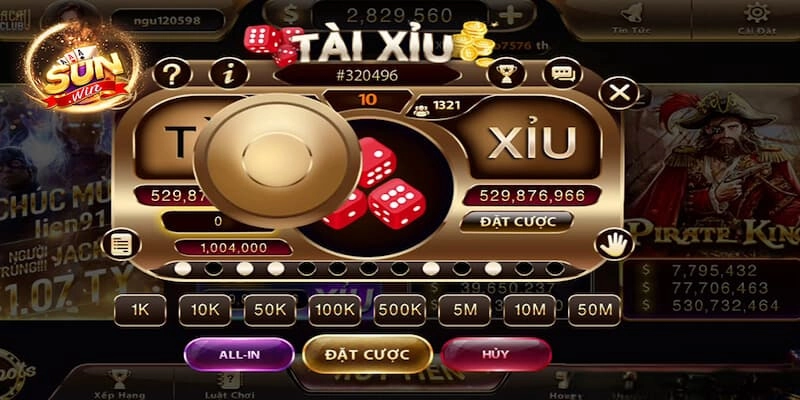Pick the 500K chip
The height and width of the screenshot is (400, 800).
400,310
